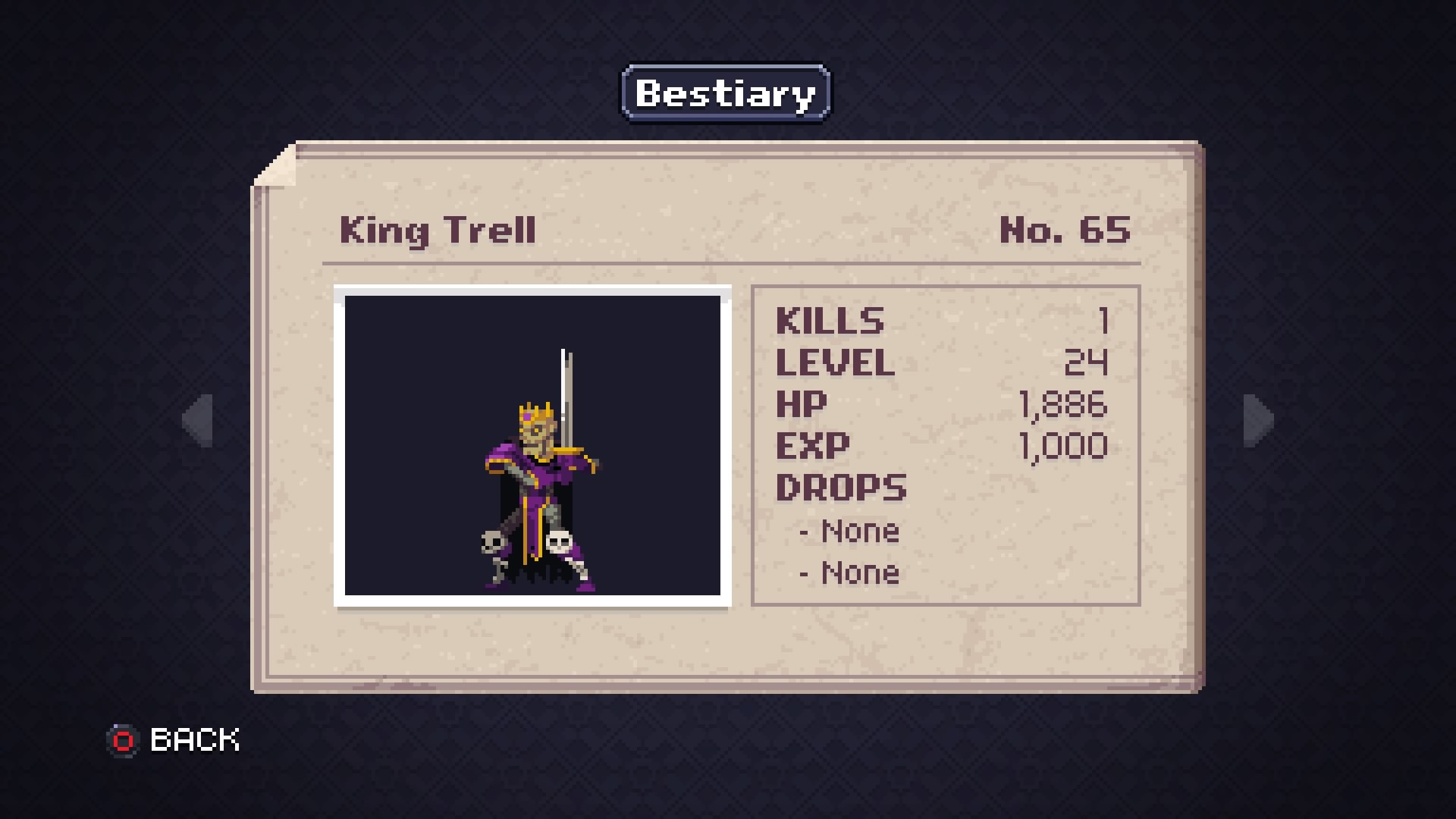Select the skull icon near King Trell's feet
The width and height of the screenshot is (1456, 819).
[491, 543]
